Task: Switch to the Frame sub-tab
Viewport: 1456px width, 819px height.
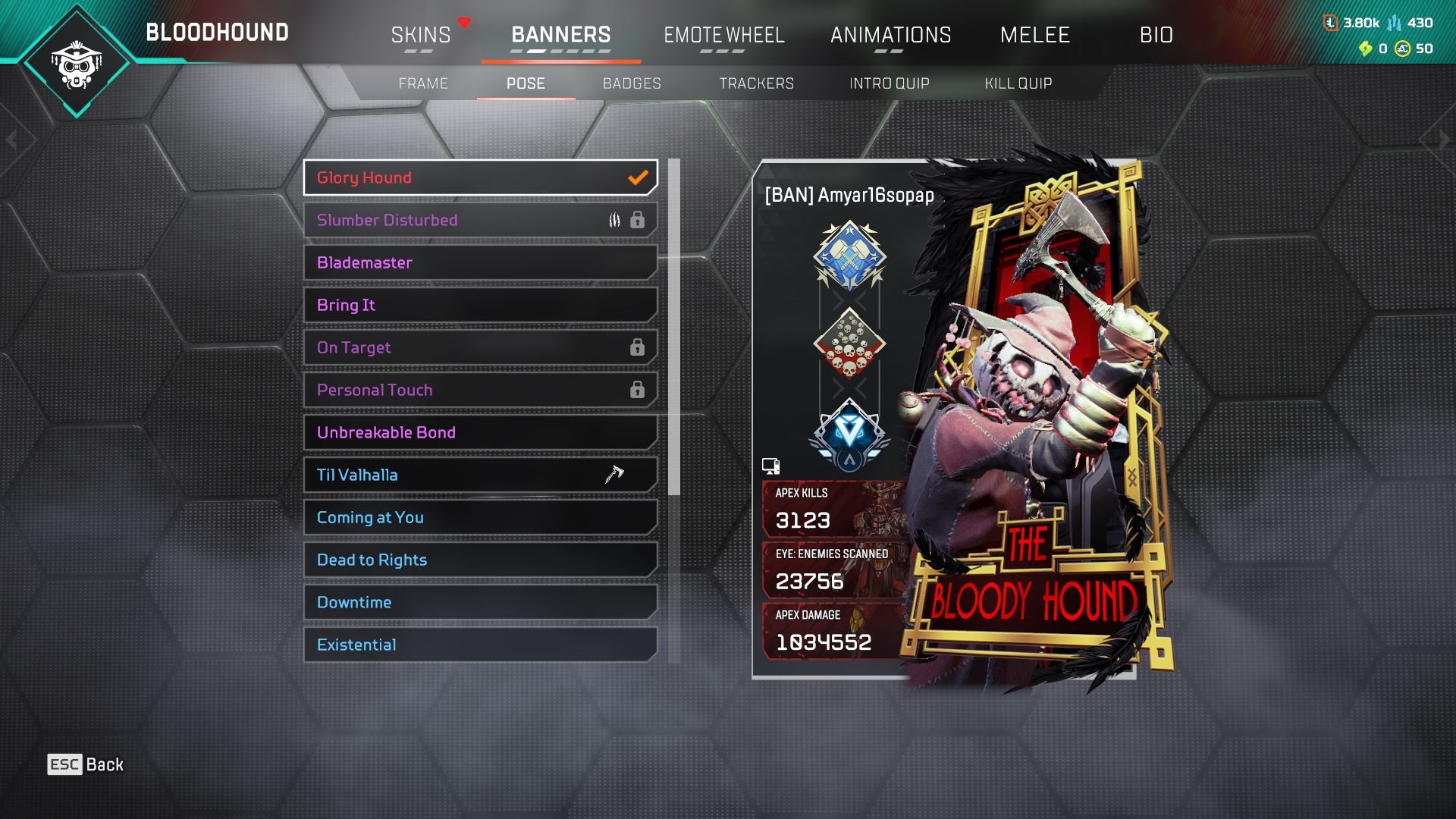Action: pos(423,83)
